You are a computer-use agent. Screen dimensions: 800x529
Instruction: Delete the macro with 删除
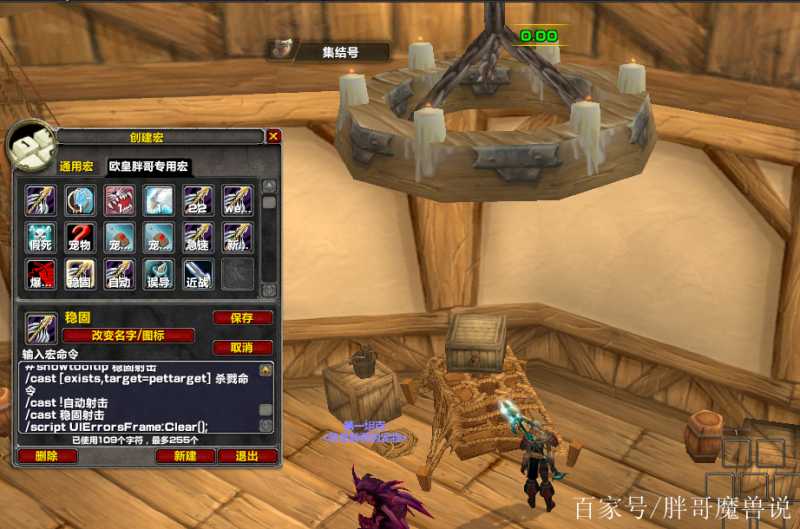coord(47,456)
